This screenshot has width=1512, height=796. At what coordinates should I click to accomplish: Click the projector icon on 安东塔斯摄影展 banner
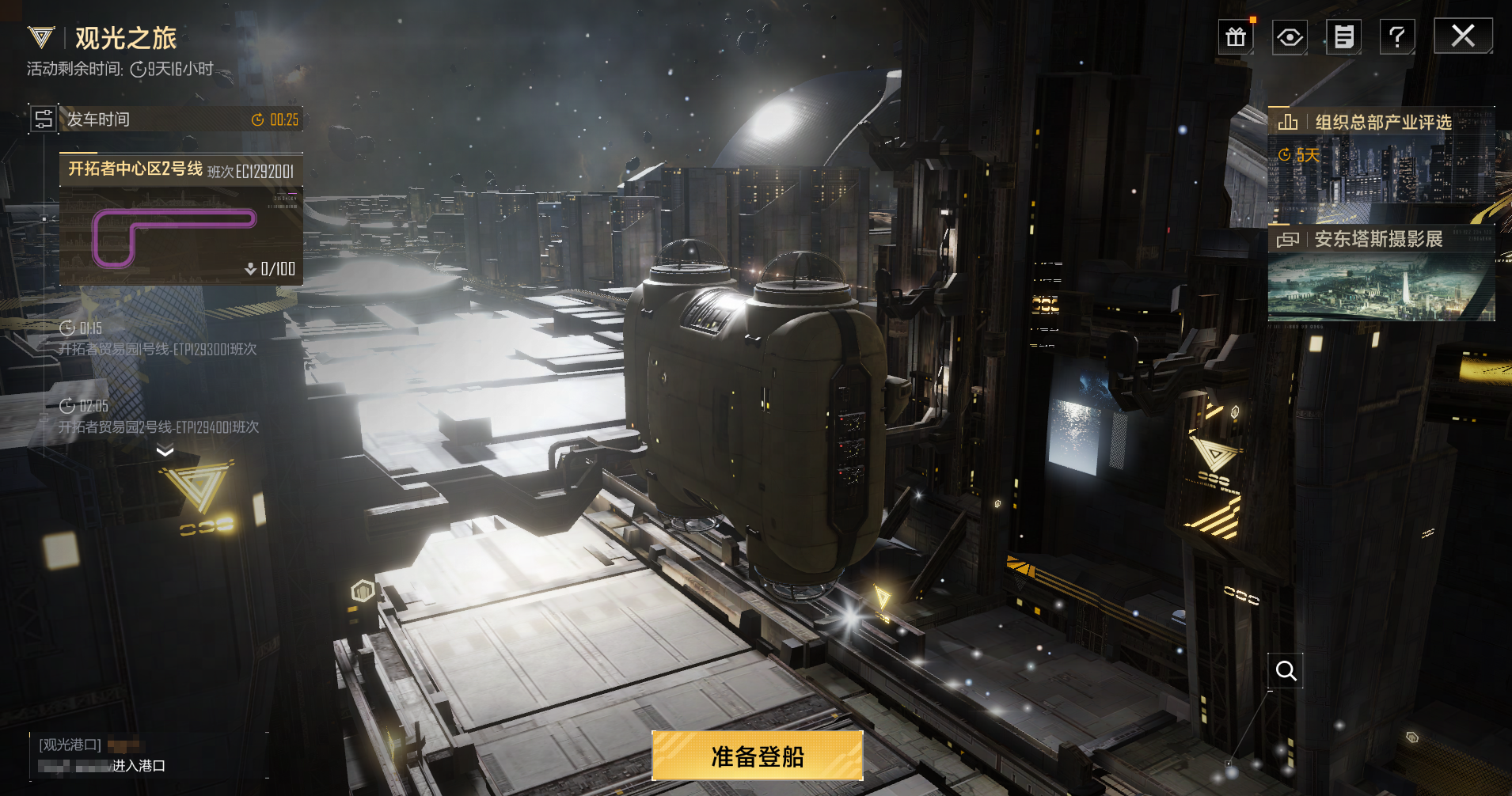coord(1287,239)
